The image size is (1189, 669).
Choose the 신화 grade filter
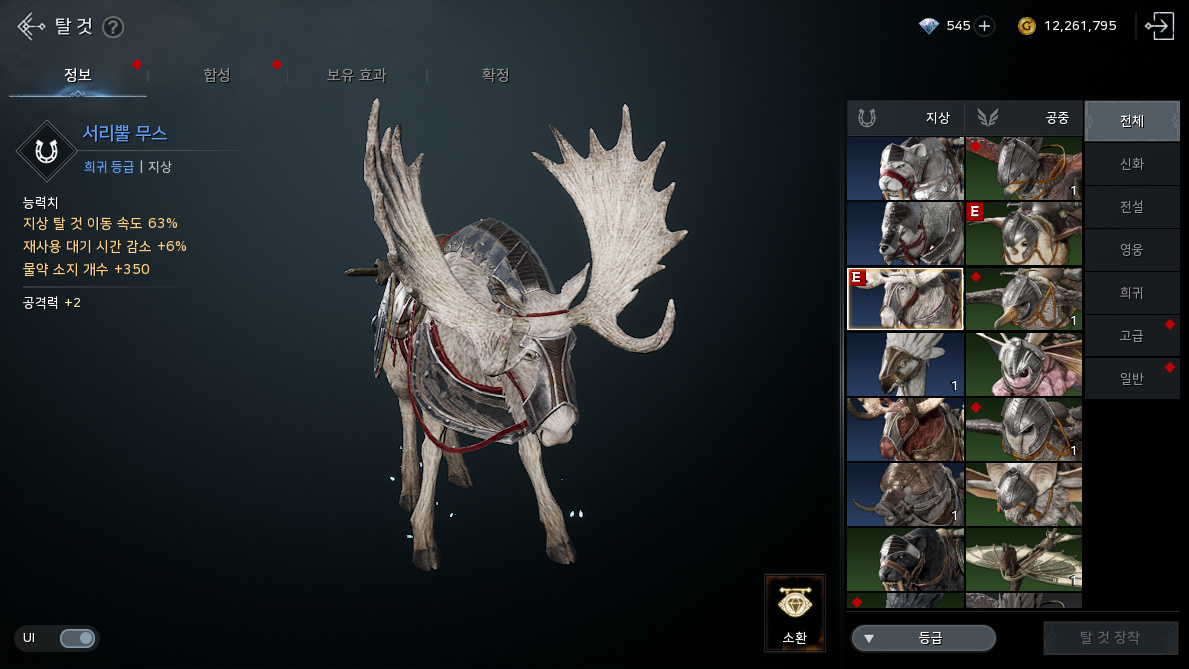point(1132,164)
